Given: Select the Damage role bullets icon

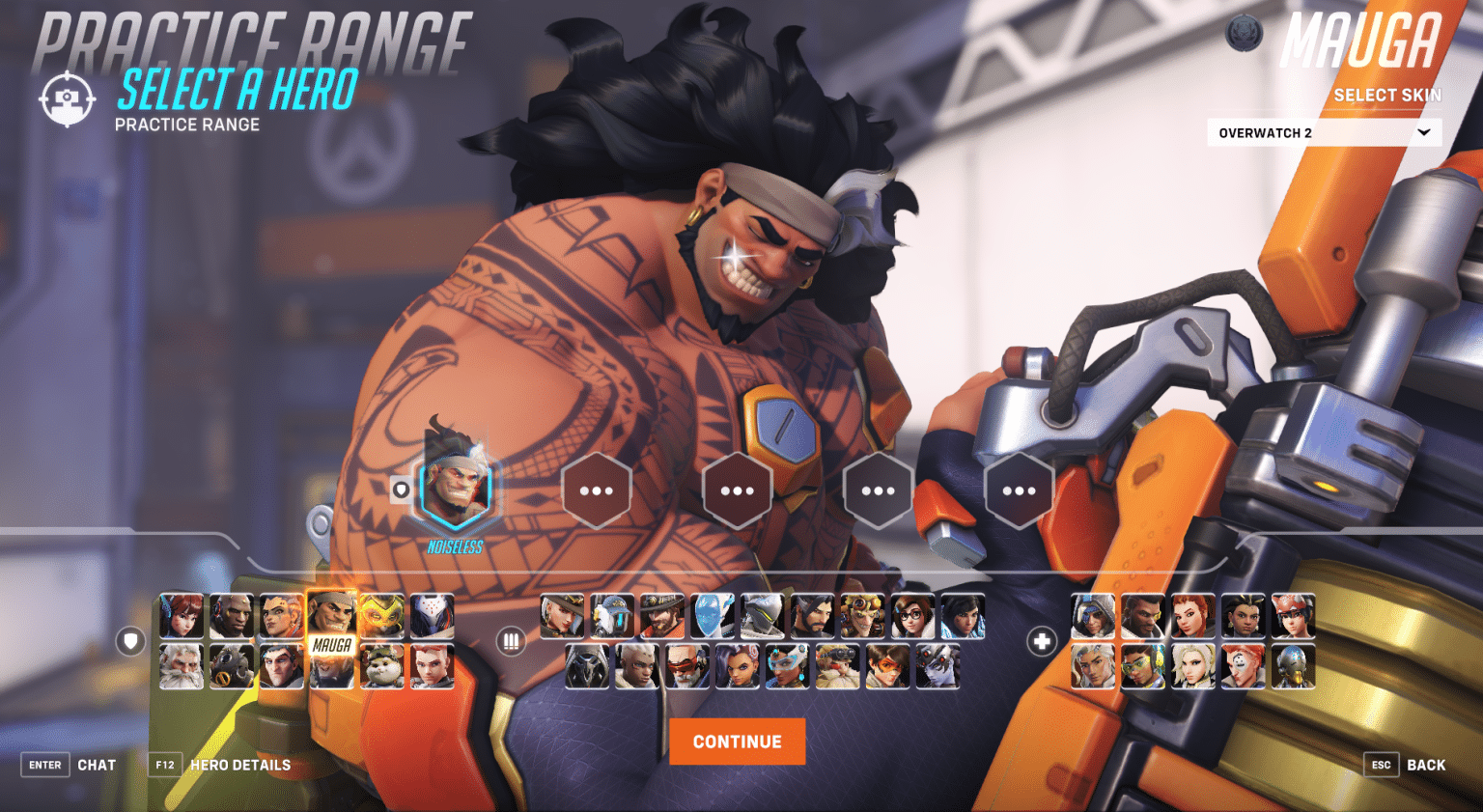Looking at the screenshot, I should coord(510,640).
